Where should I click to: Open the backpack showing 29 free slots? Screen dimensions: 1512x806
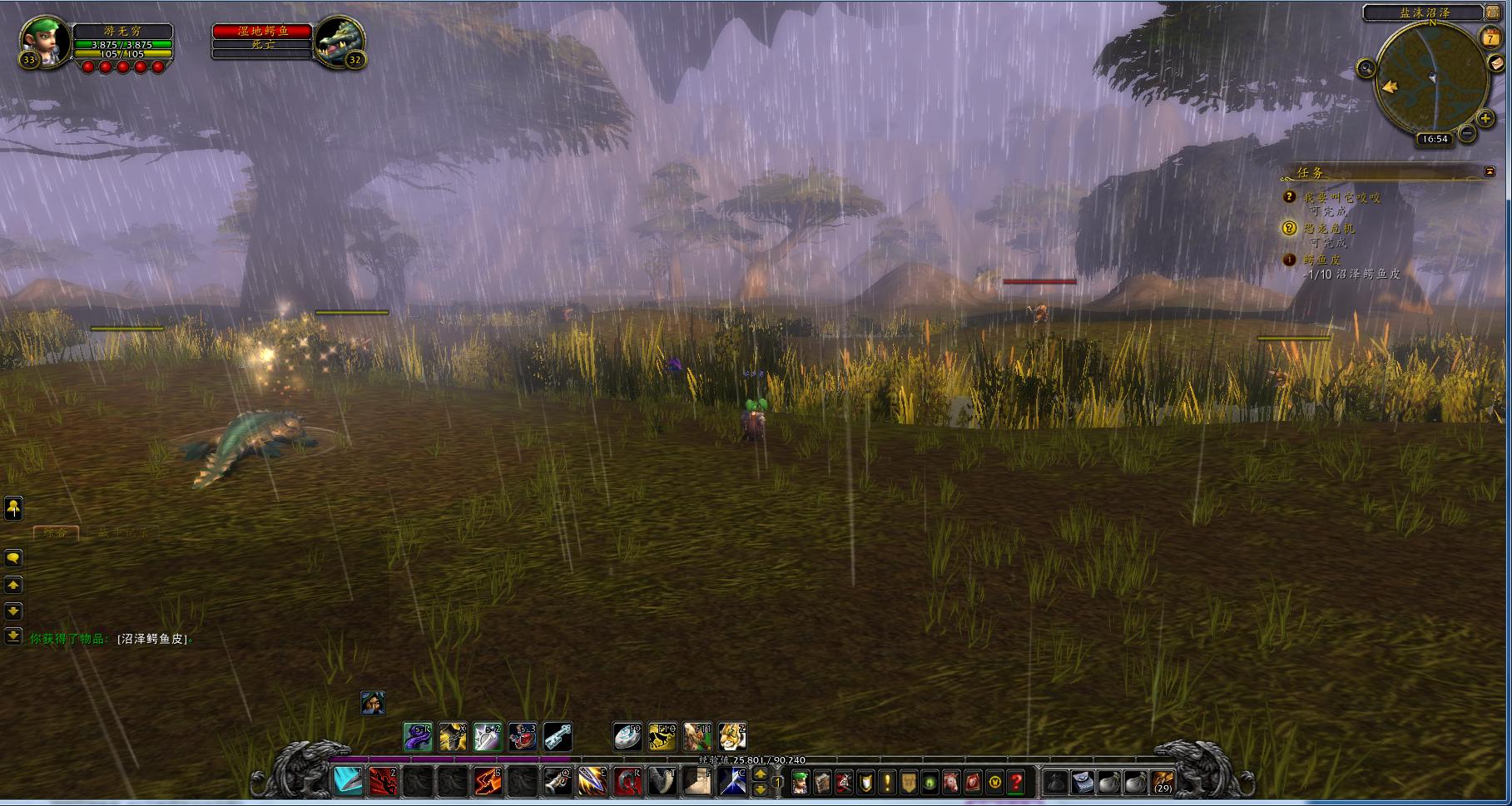coord(1163,783)
